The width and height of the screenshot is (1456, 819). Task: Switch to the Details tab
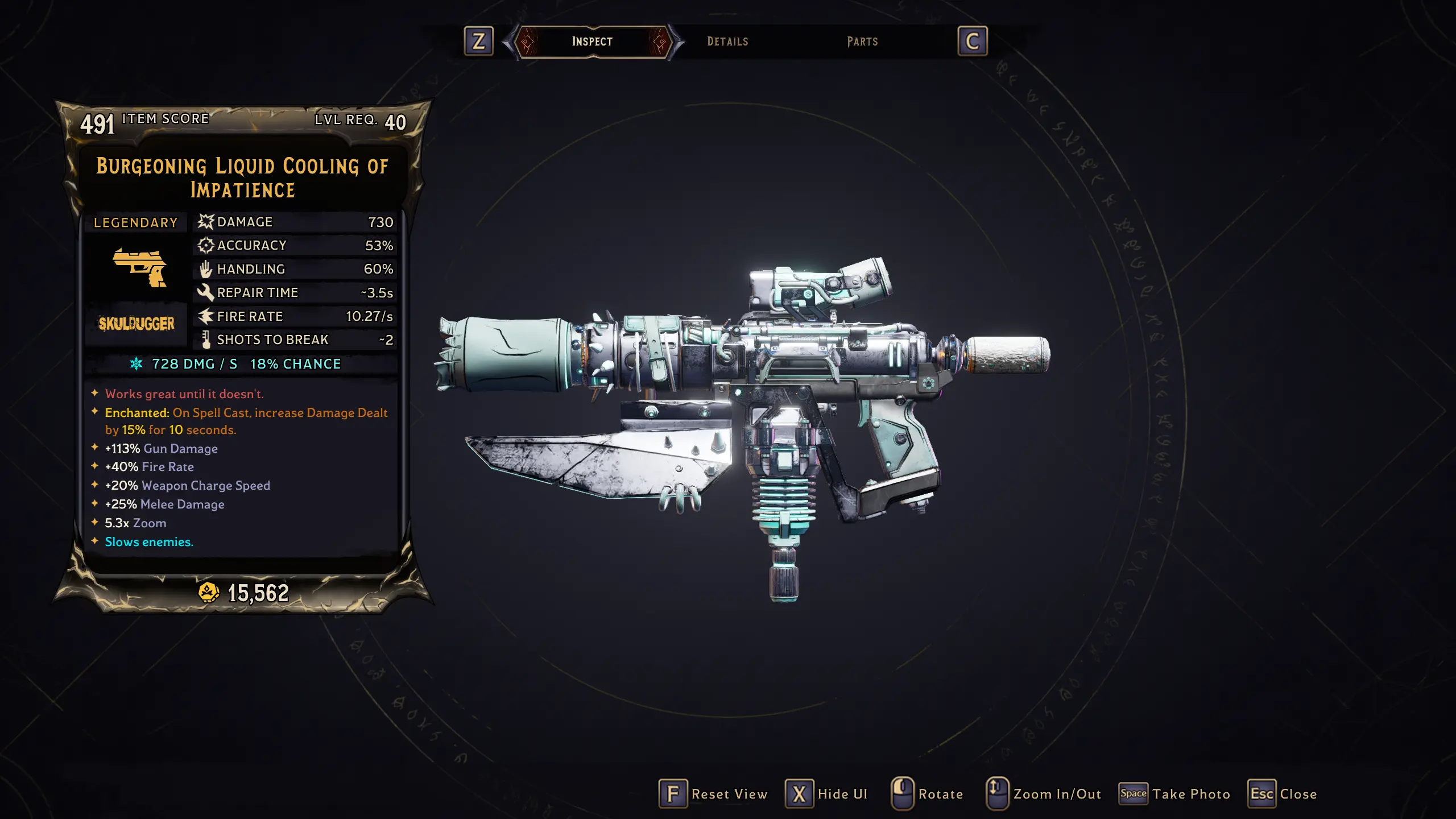[727, 42]
